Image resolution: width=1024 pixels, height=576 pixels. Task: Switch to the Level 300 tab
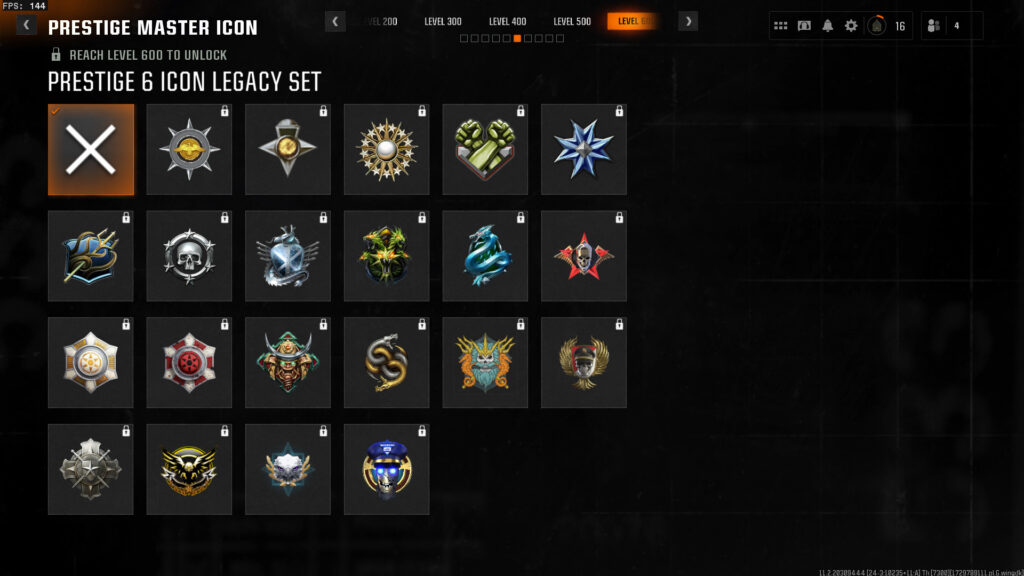[x=443, y=21]
